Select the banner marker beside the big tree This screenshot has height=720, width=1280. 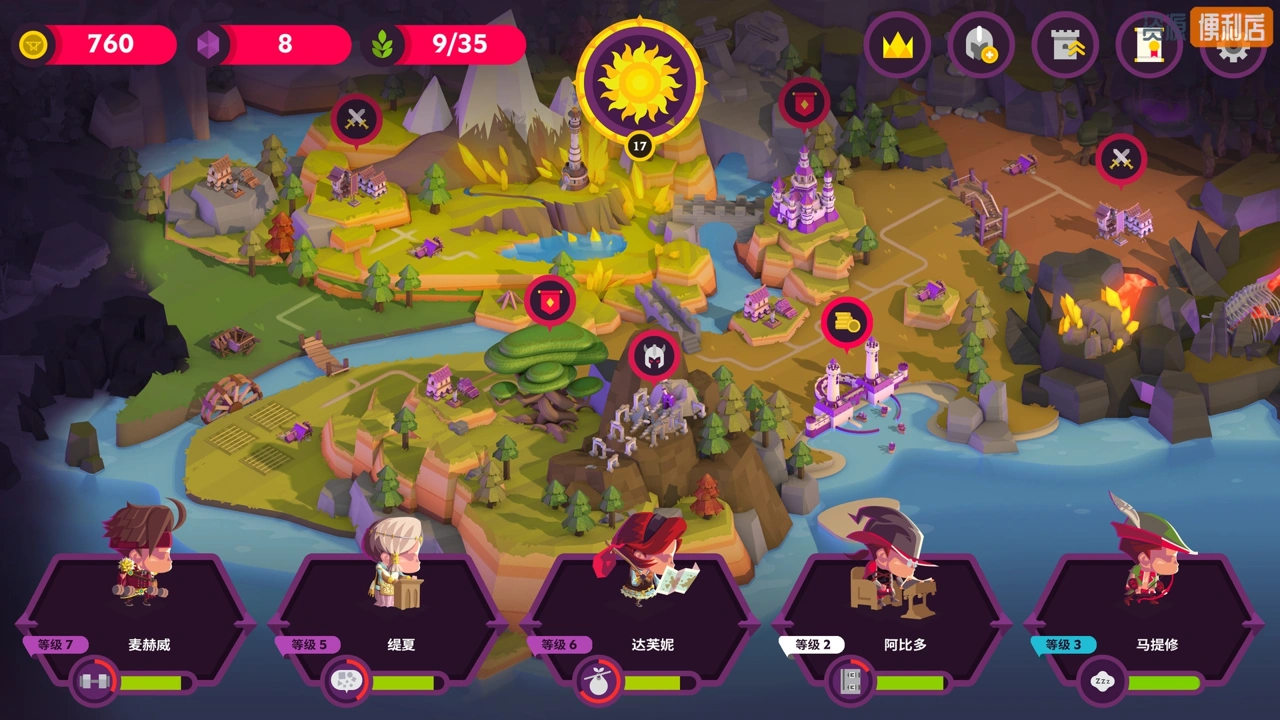(x=550, y=300)
